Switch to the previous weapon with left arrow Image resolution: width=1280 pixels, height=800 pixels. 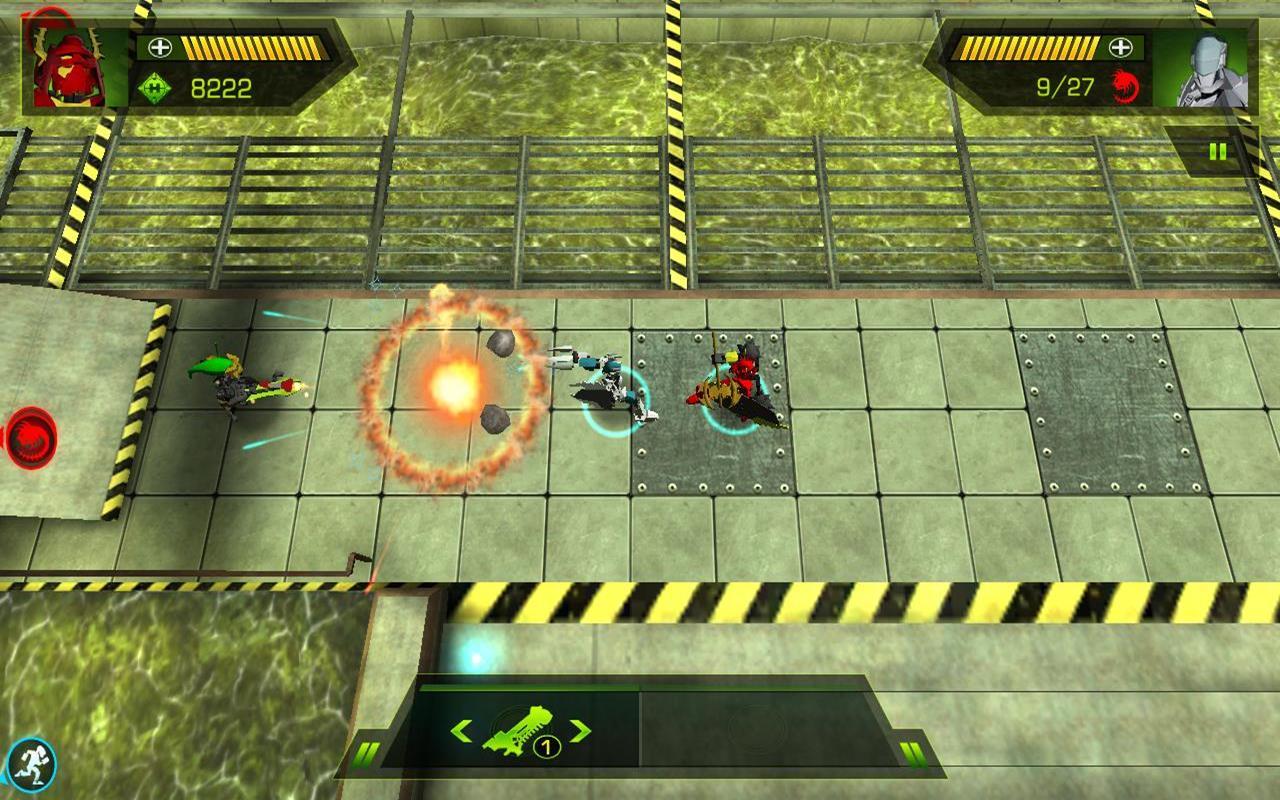click(461, 731)
